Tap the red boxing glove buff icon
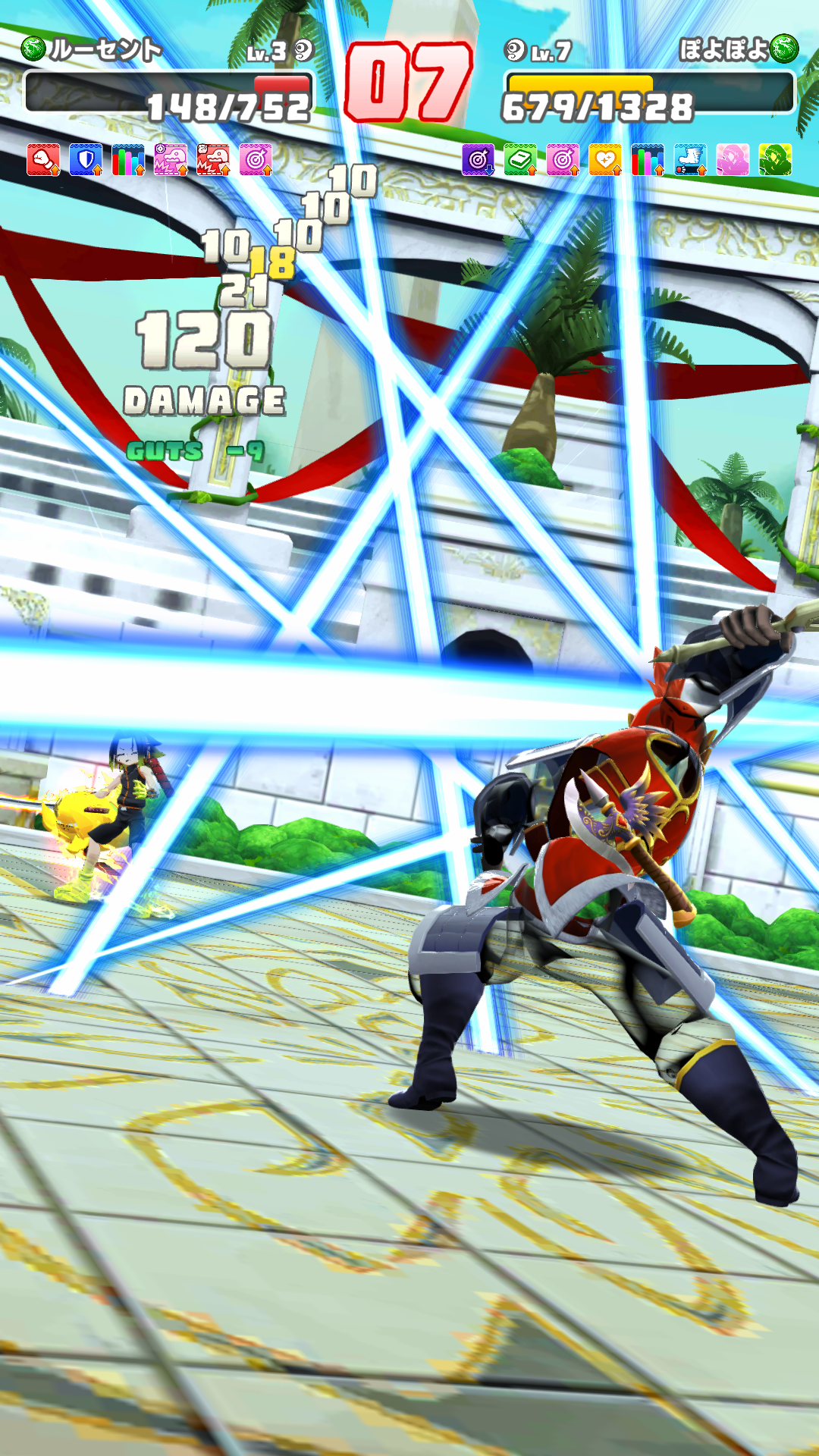The height and width of the screenshot is (1456, 819). [43, 160]
